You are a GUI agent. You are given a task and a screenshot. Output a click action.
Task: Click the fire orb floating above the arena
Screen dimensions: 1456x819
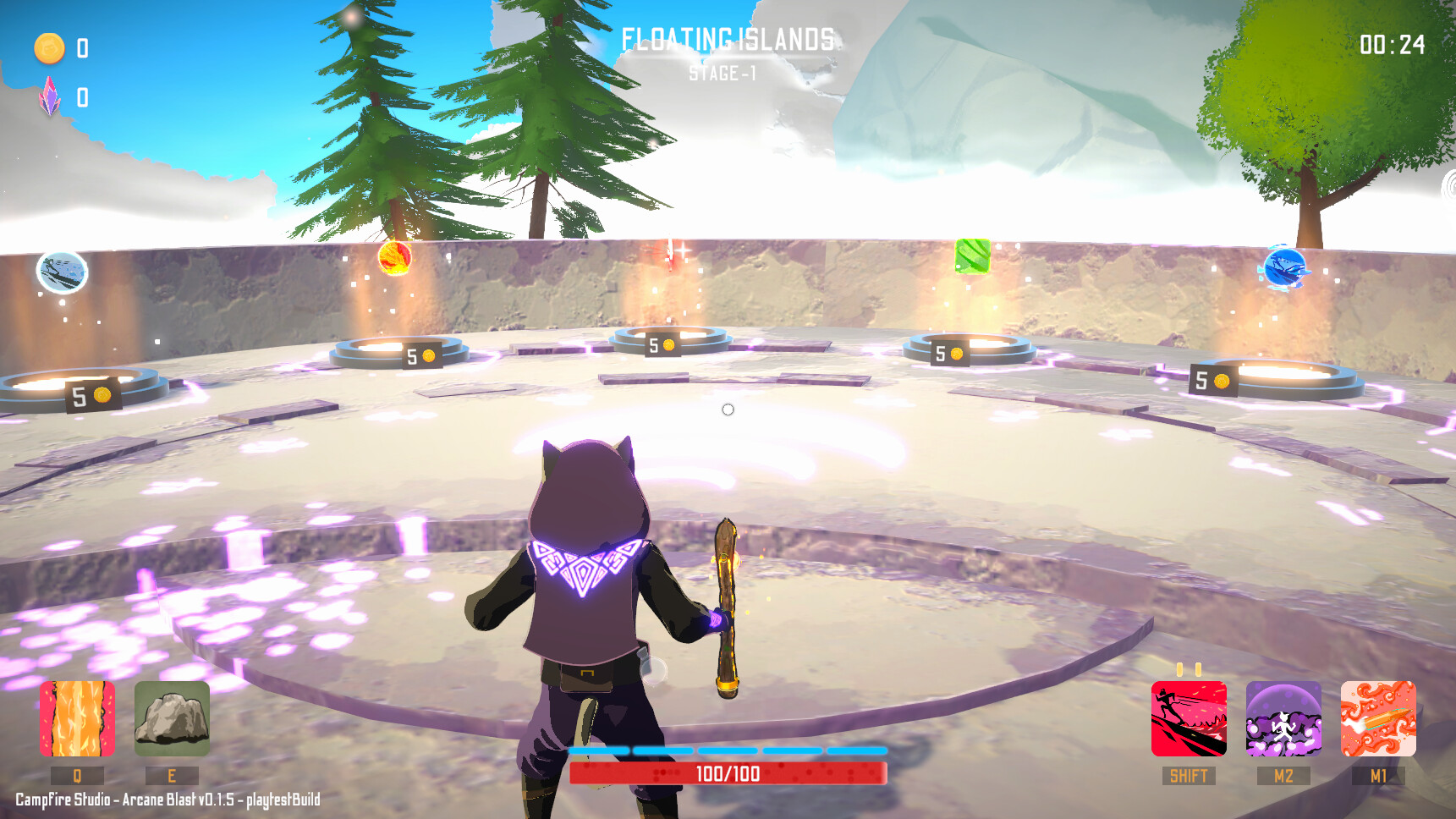click(x=396, y=260)
